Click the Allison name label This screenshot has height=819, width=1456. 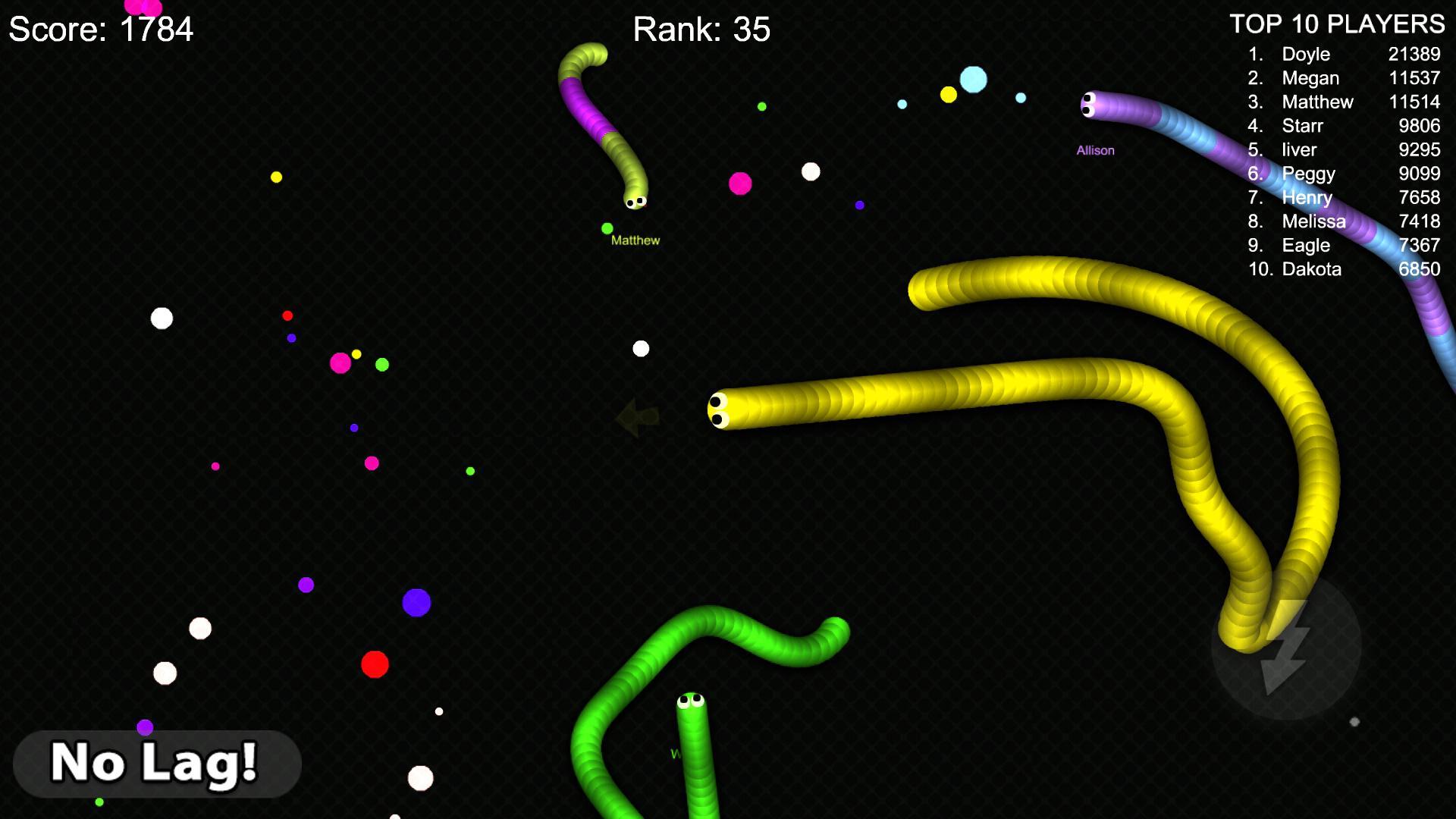coord(1095,149)
